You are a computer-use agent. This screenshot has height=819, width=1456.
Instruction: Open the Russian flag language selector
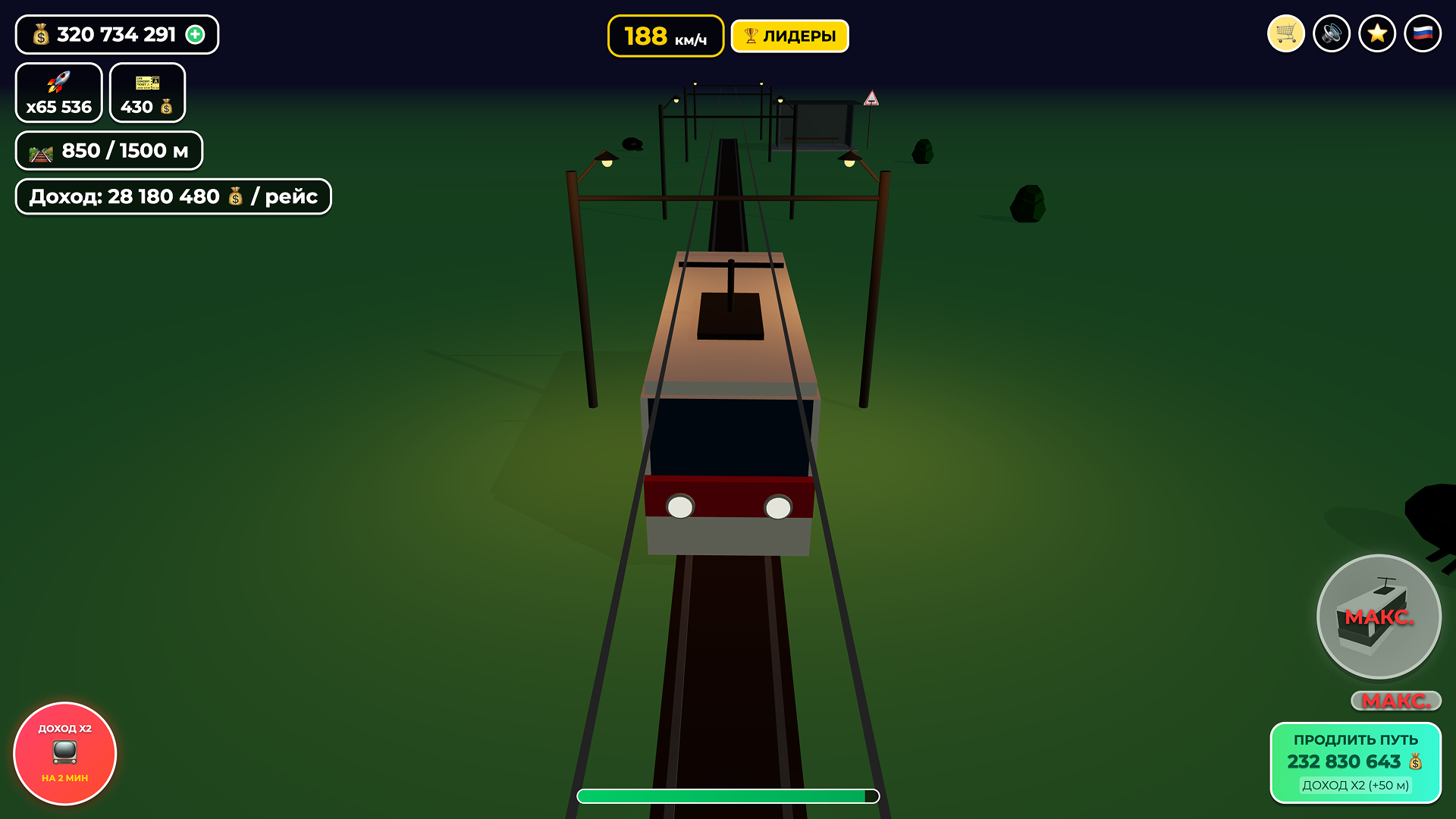[1424, 33]
